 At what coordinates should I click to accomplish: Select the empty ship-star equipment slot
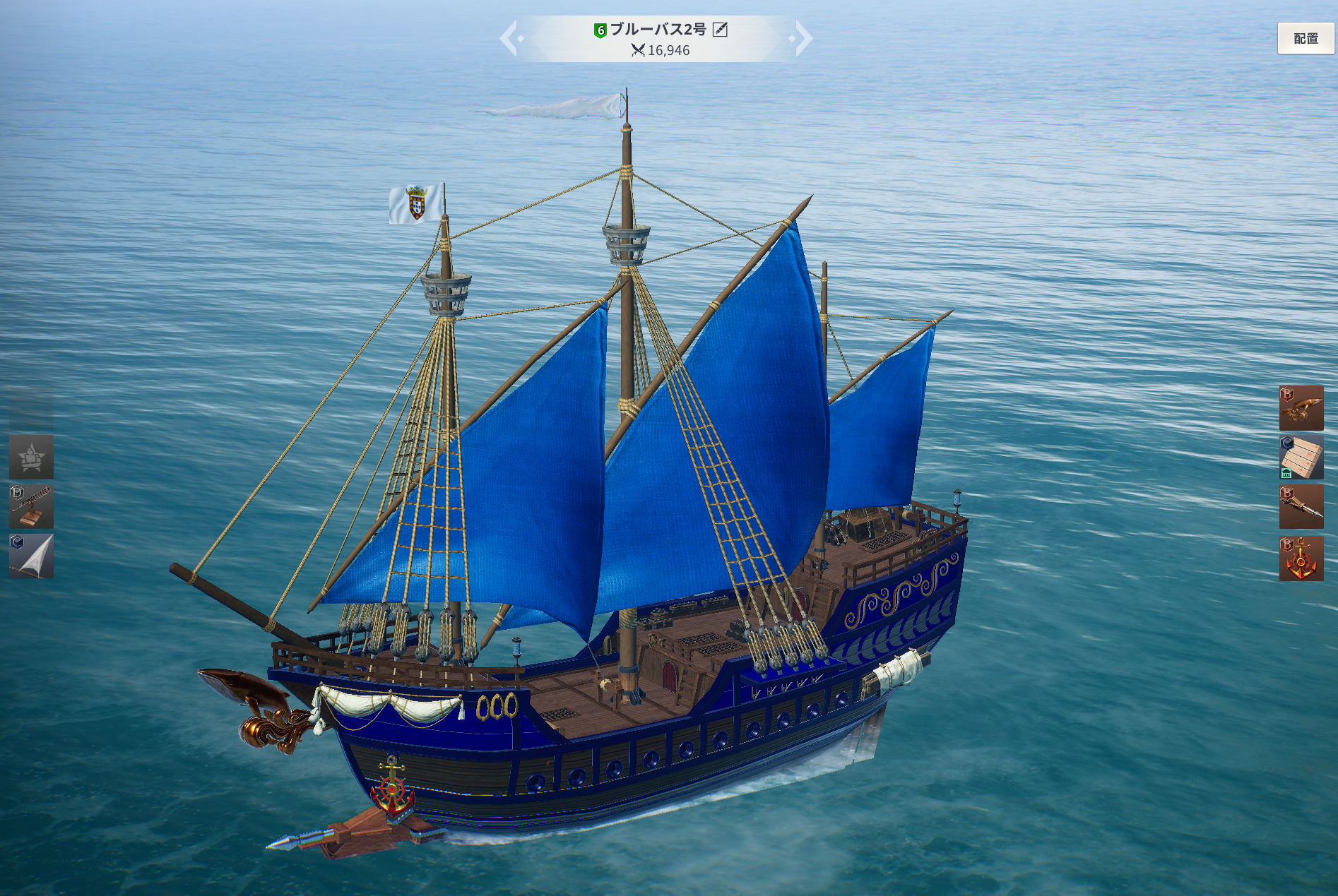[31, 457]
